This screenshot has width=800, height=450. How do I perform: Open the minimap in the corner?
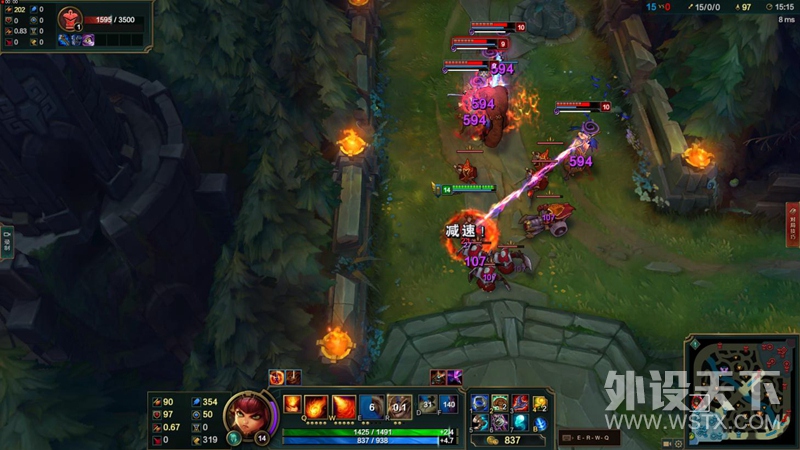tap(742, 391)
